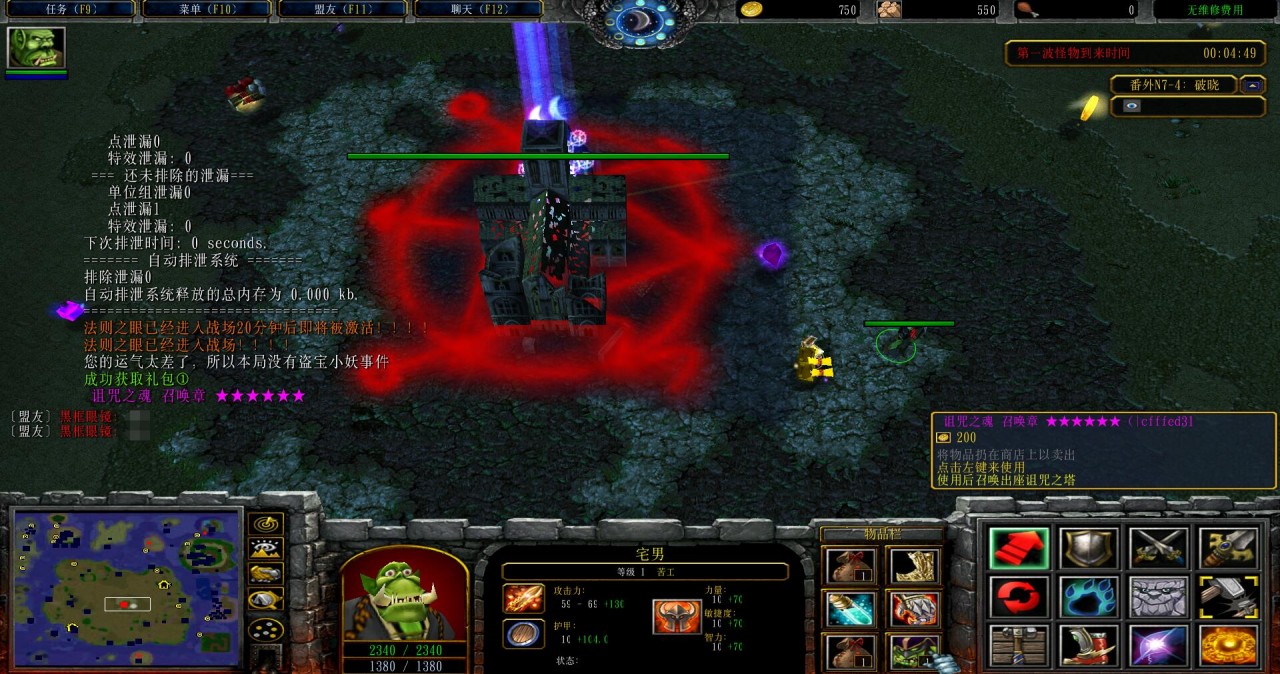Choose the crossed swords Attack command
This screenshot has height=674, width=1280.
[x=1158, y=548]
